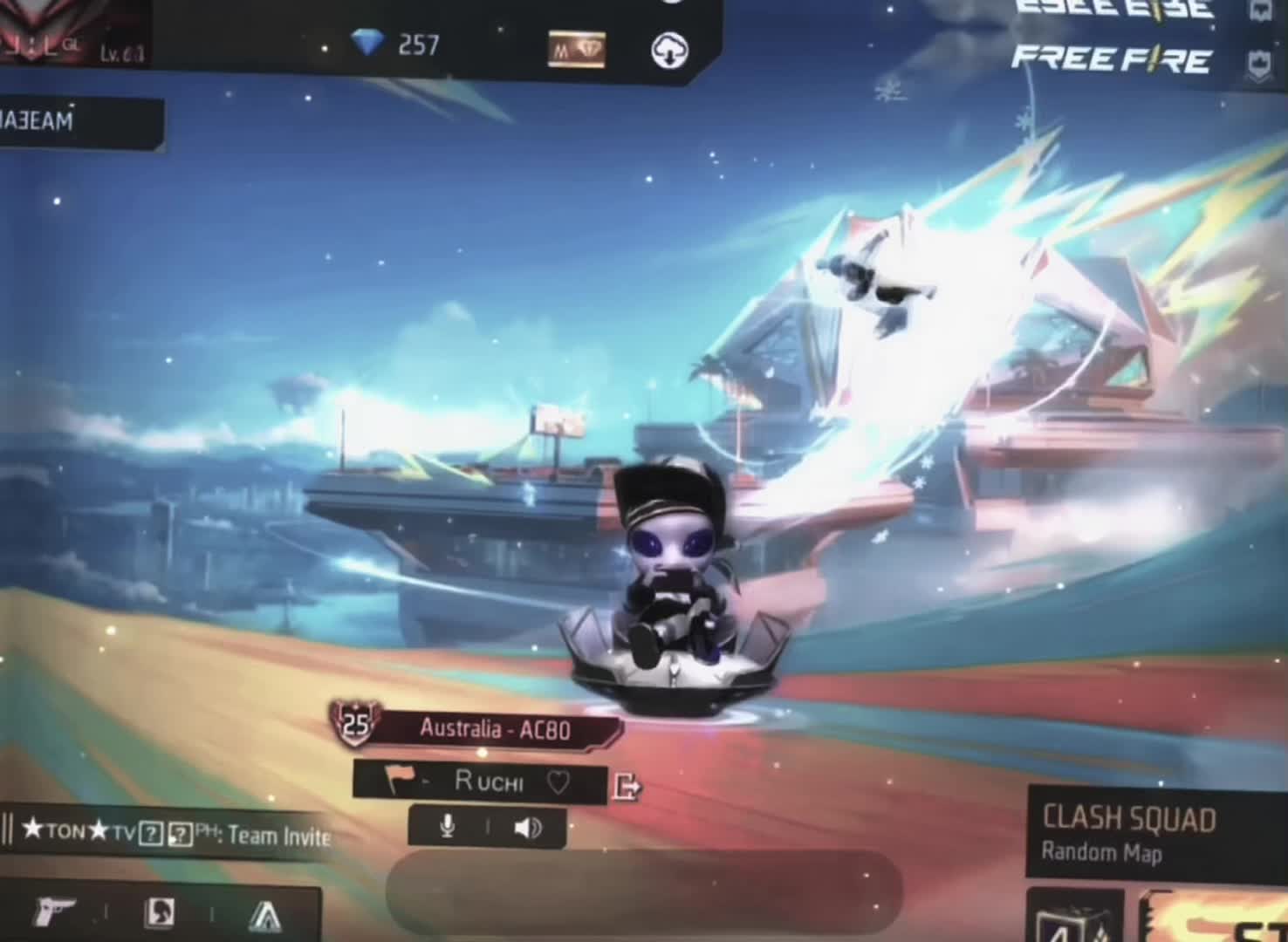Click the shield icon beside Free Fire logo
The height and width of the screenshot is (942, 1288).
pyautogui.click(x=1259, y=63)
